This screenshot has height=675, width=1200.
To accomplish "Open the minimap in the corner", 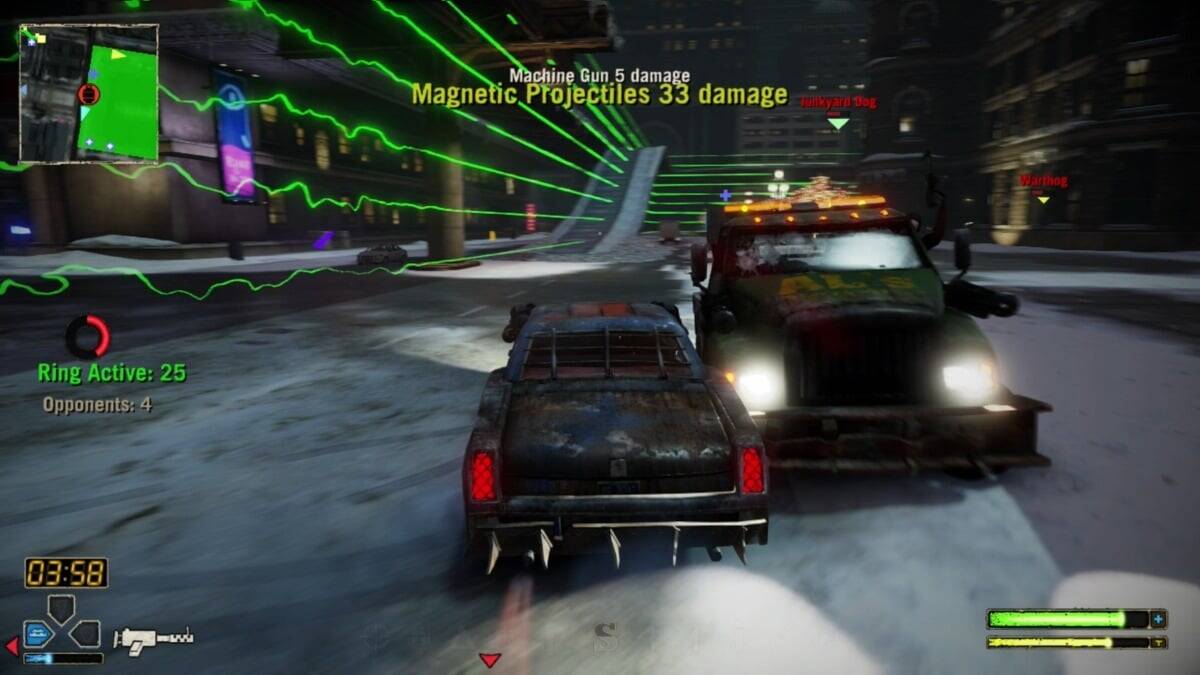I will [x=89, y=93].
